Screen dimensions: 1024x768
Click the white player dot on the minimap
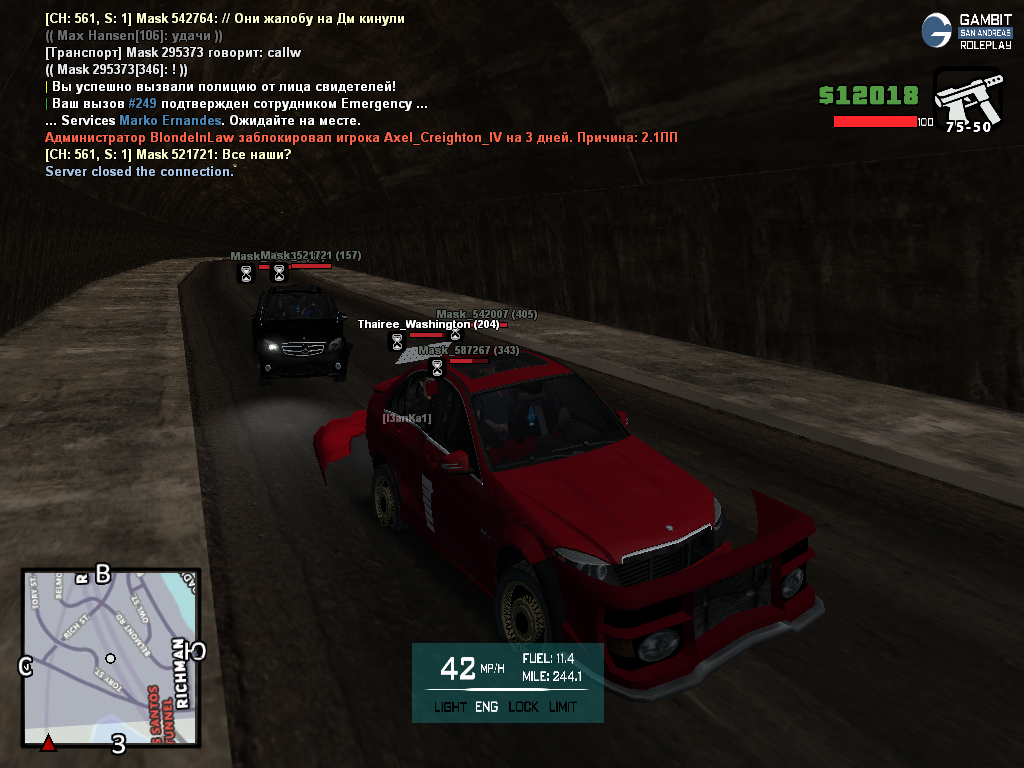110,659
